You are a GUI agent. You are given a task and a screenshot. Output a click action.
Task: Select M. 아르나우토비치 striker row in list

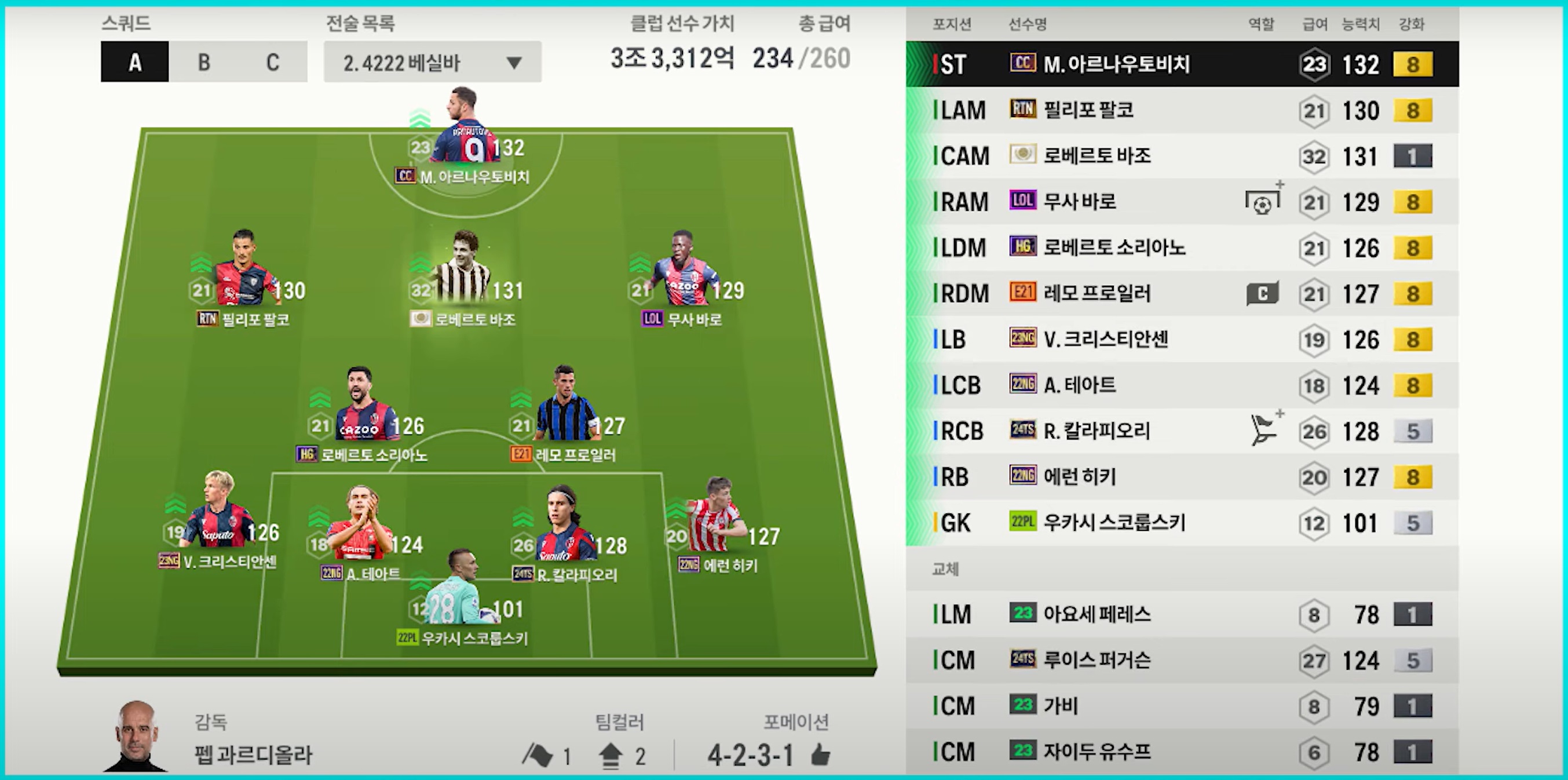(1181, 64)
